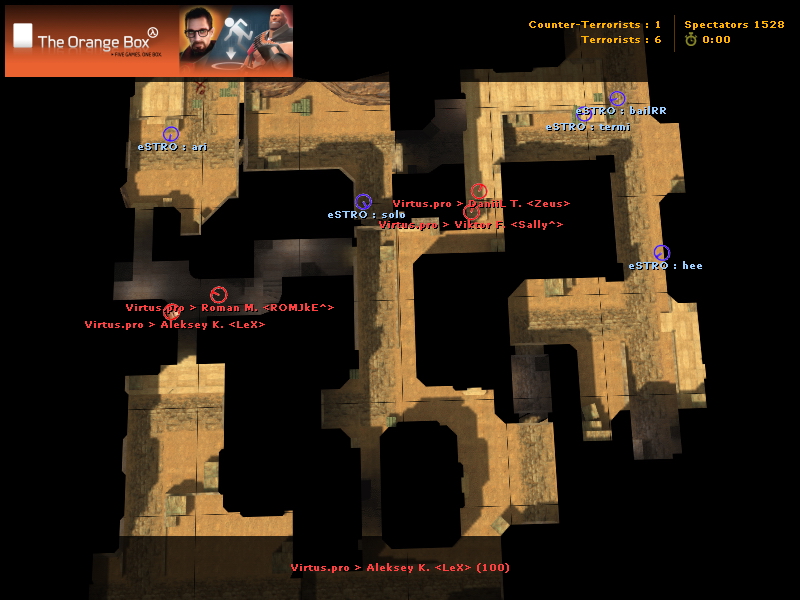Click eSTRO bailRR's blue player marker
This screenshot has width=800, height=600.
[x=617, y=99]
